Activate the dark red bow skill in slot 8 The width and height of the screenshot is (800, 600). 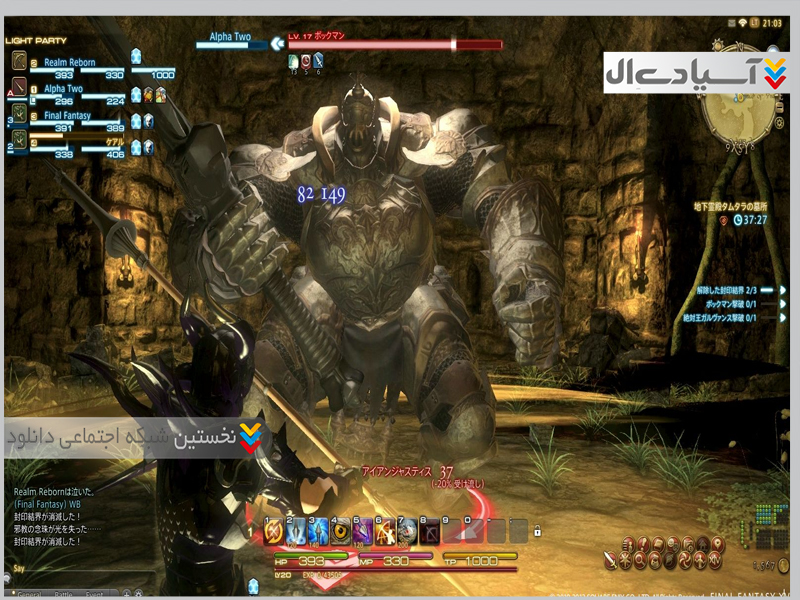click(429, 531)
